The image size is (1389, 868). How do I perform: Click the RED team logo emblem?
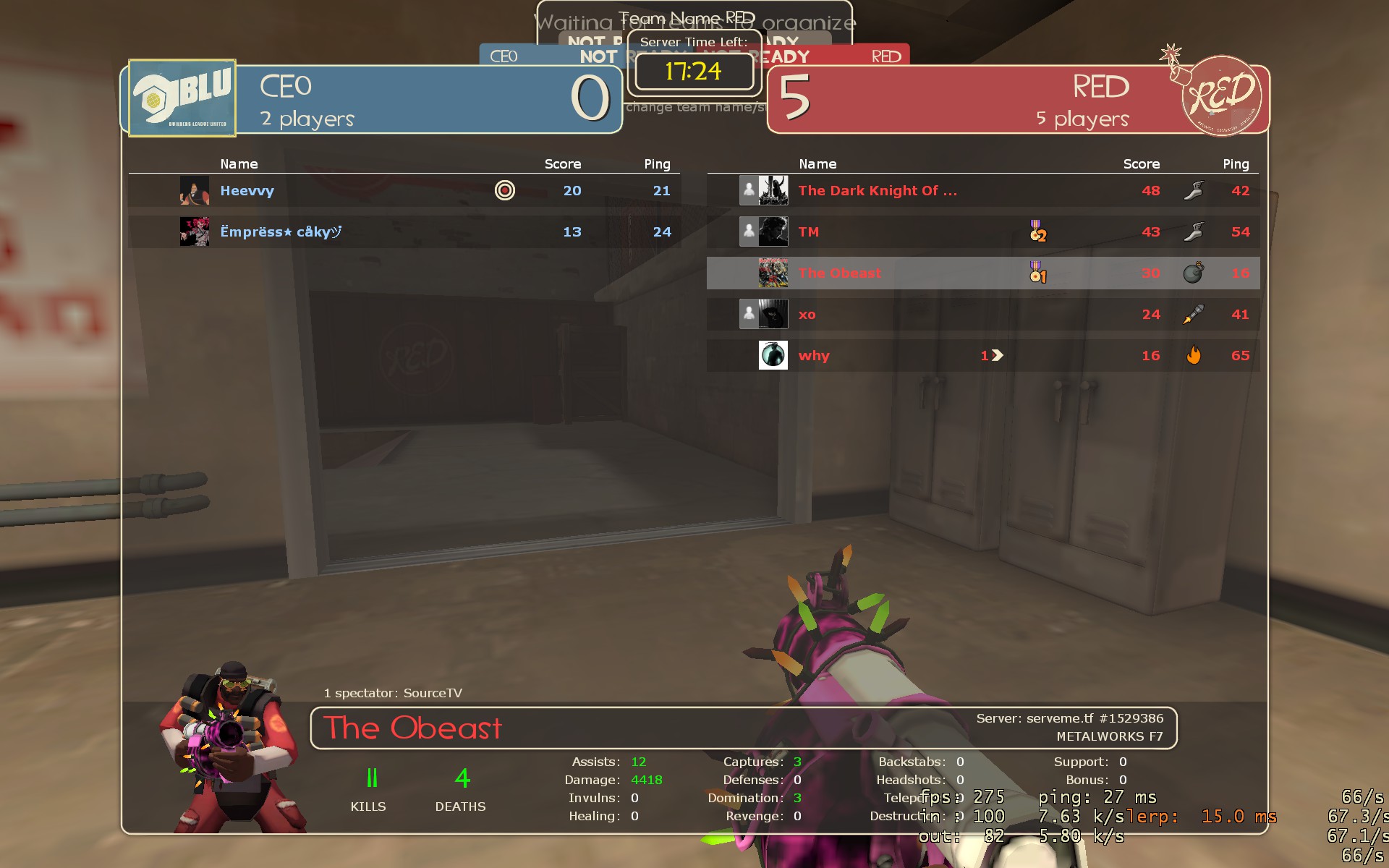(1221, 96)
